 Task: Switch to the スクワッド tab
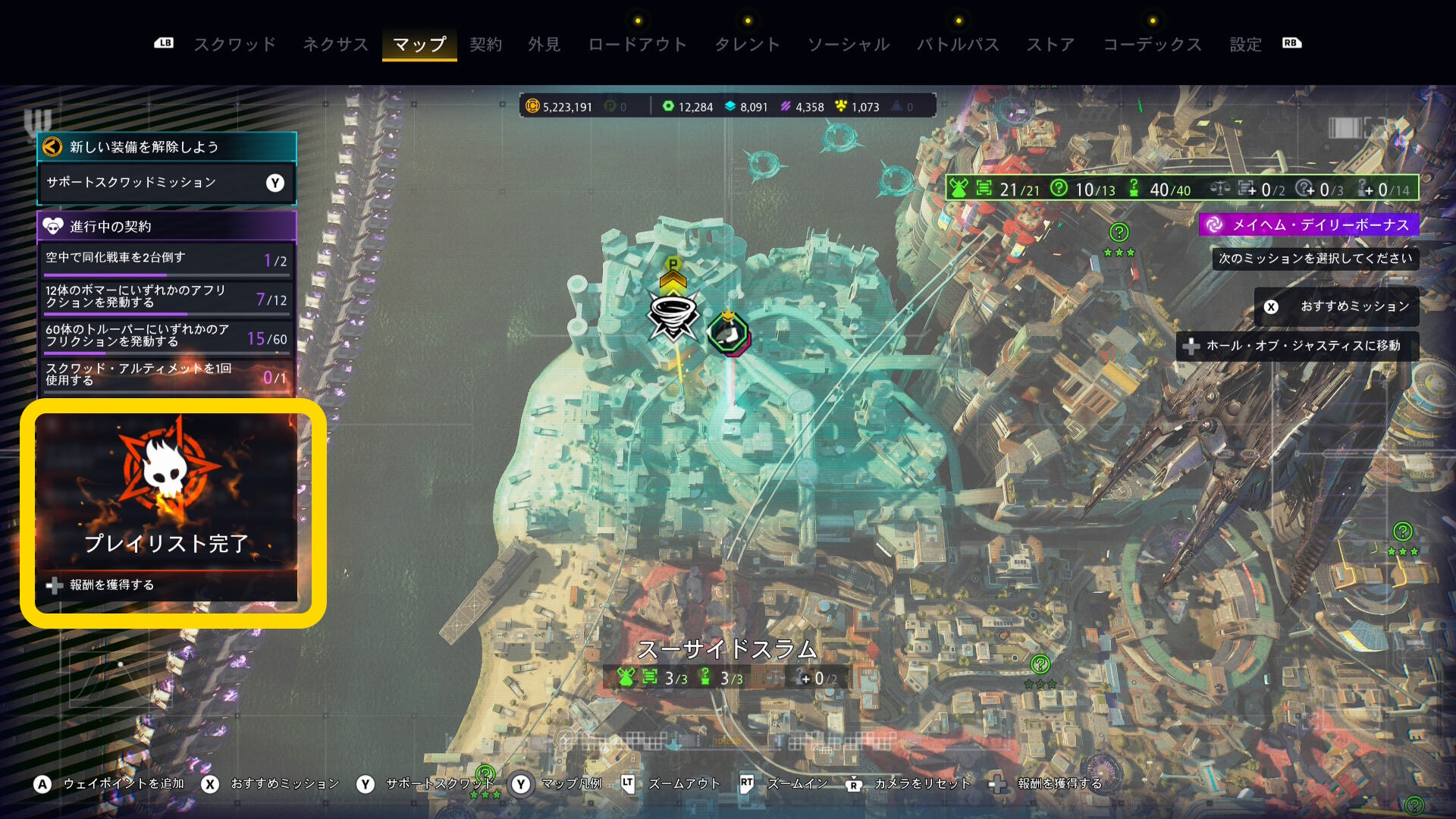point(234,44)
